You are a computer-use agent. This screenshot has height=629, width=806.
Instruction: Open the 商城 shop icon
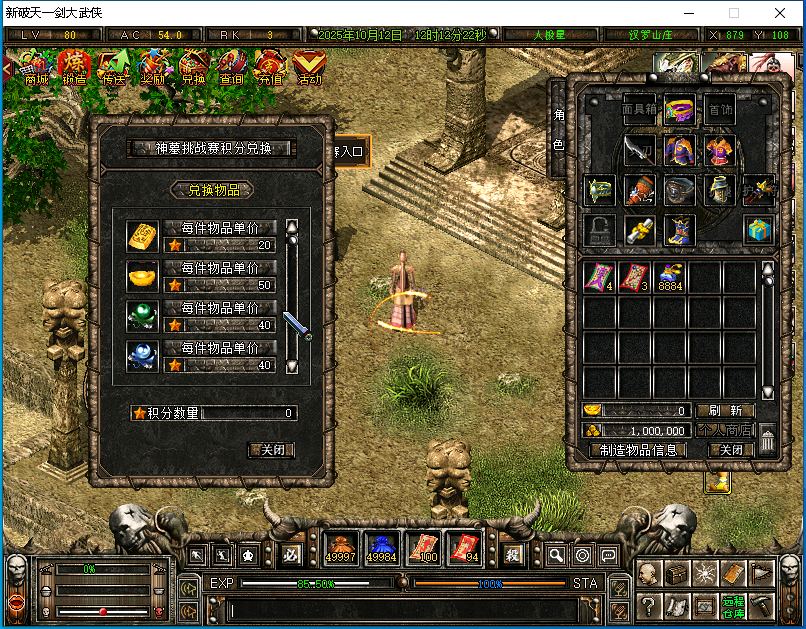tap(37, 68)
